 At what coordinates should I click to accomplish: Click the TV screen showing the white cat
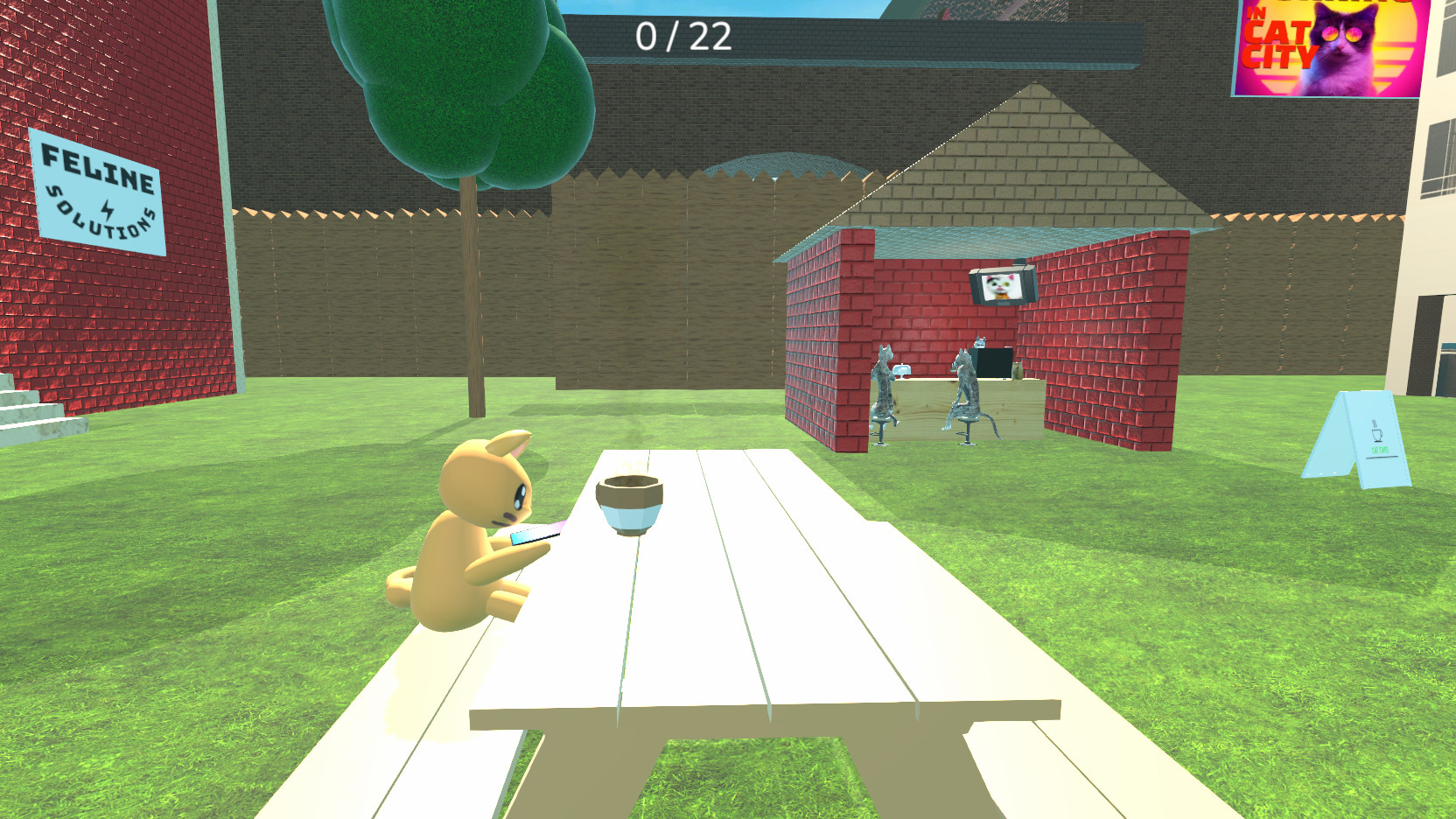(x=999, y=289)
